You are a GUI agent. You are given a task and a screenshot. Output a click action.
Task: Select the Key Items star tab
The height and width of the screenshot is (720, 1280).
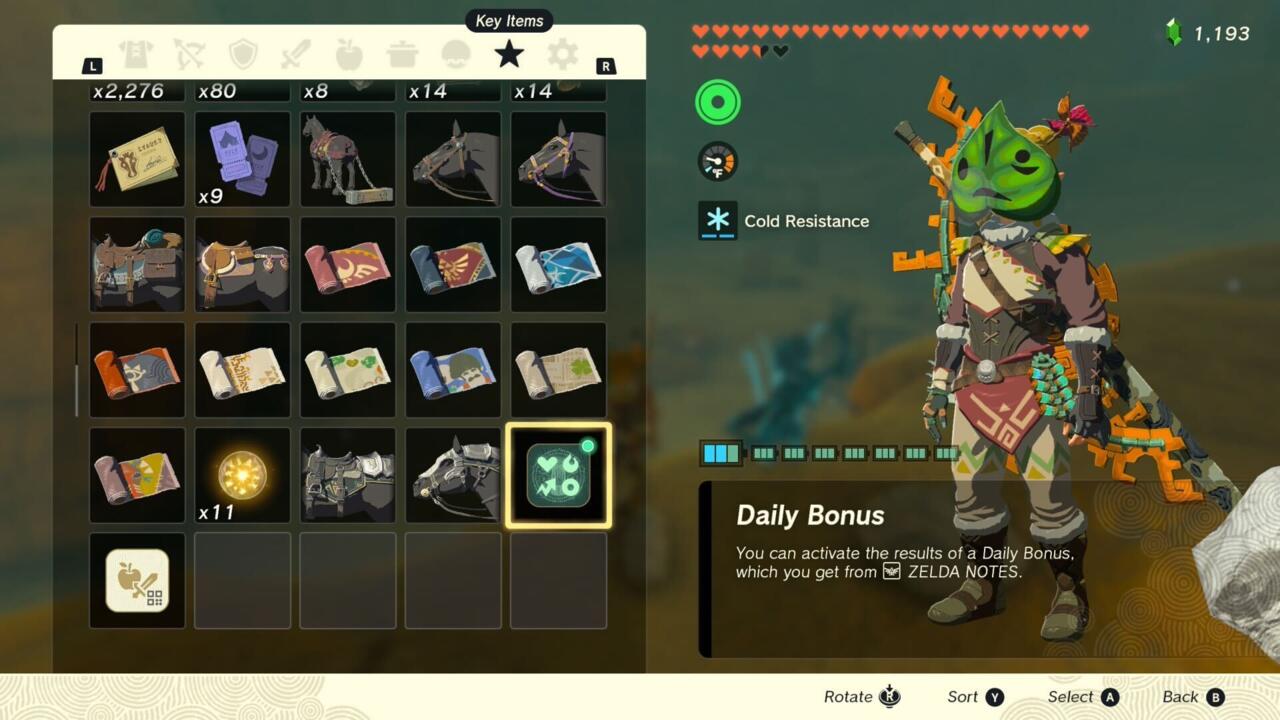509,54
